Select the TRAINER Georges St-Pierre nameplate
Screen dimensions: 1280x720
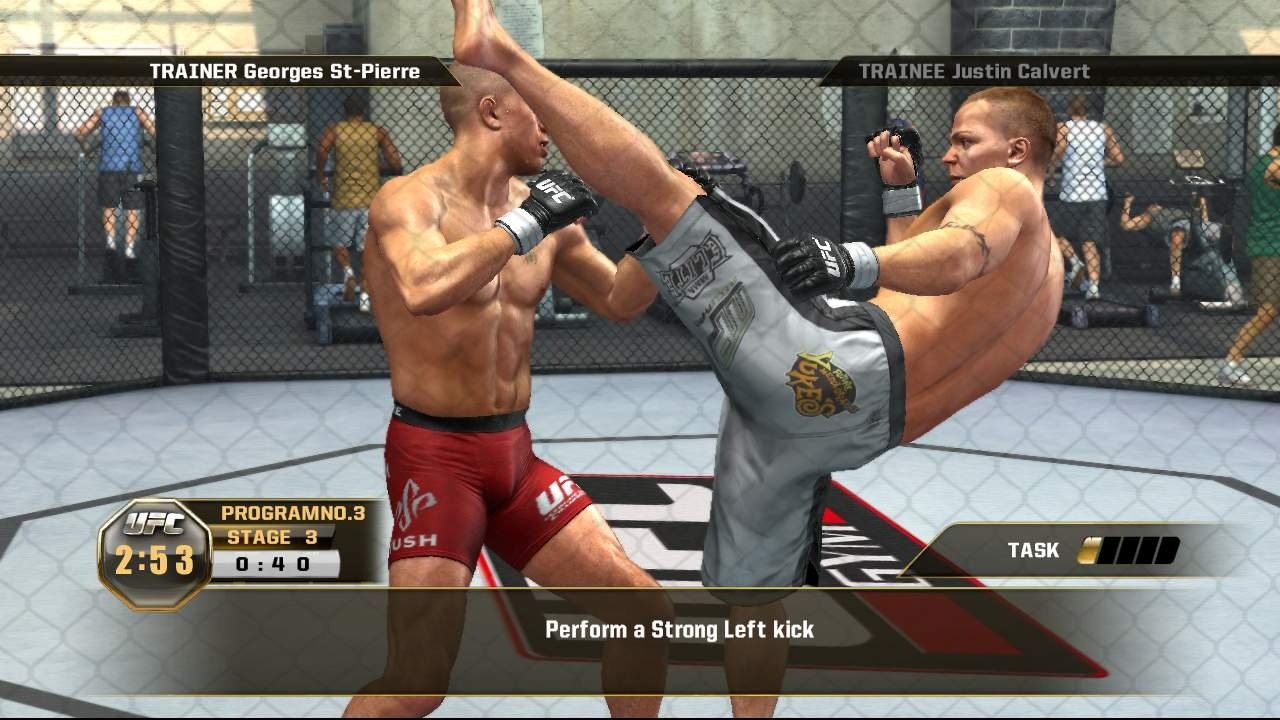click(x=286, y=71)
